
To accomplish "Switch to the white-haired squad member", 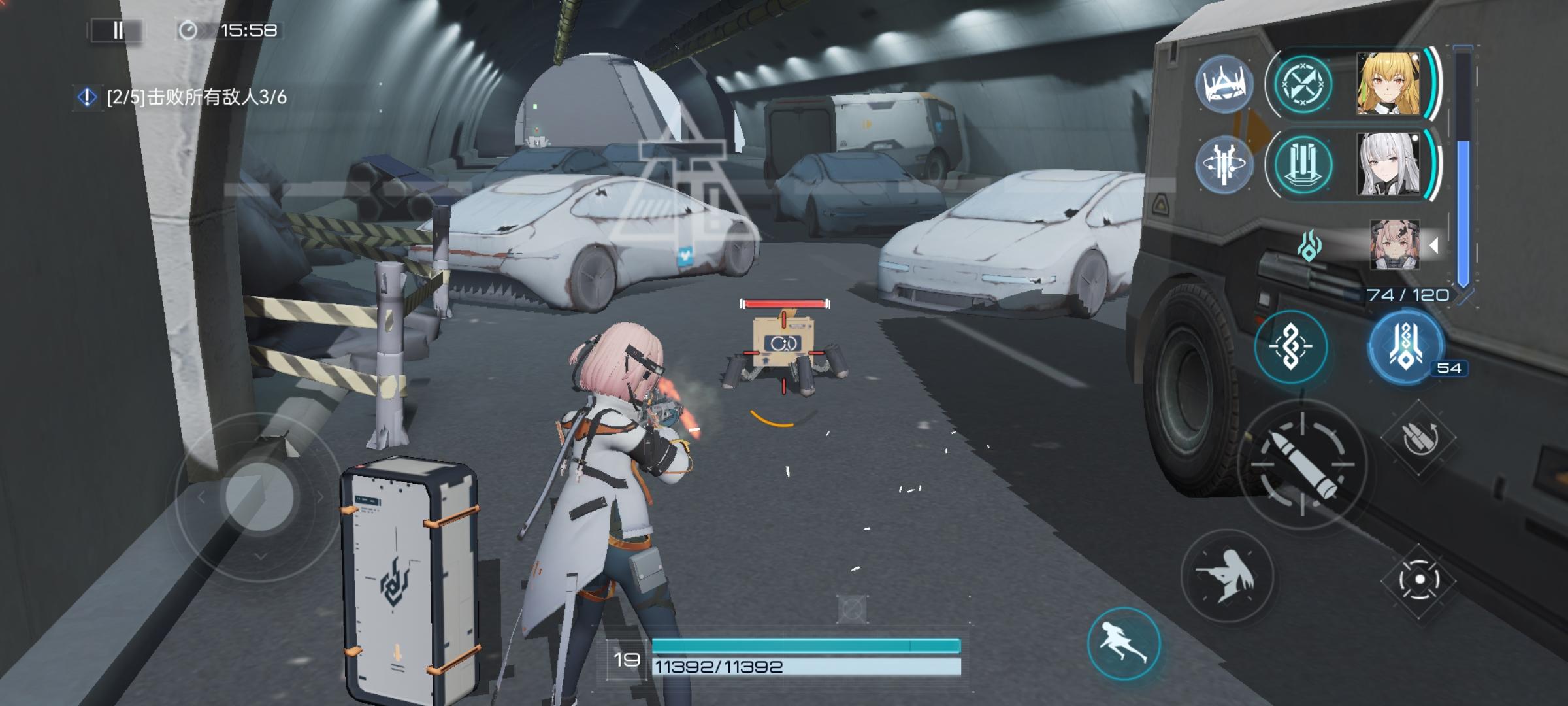I will click(1388, 165).
